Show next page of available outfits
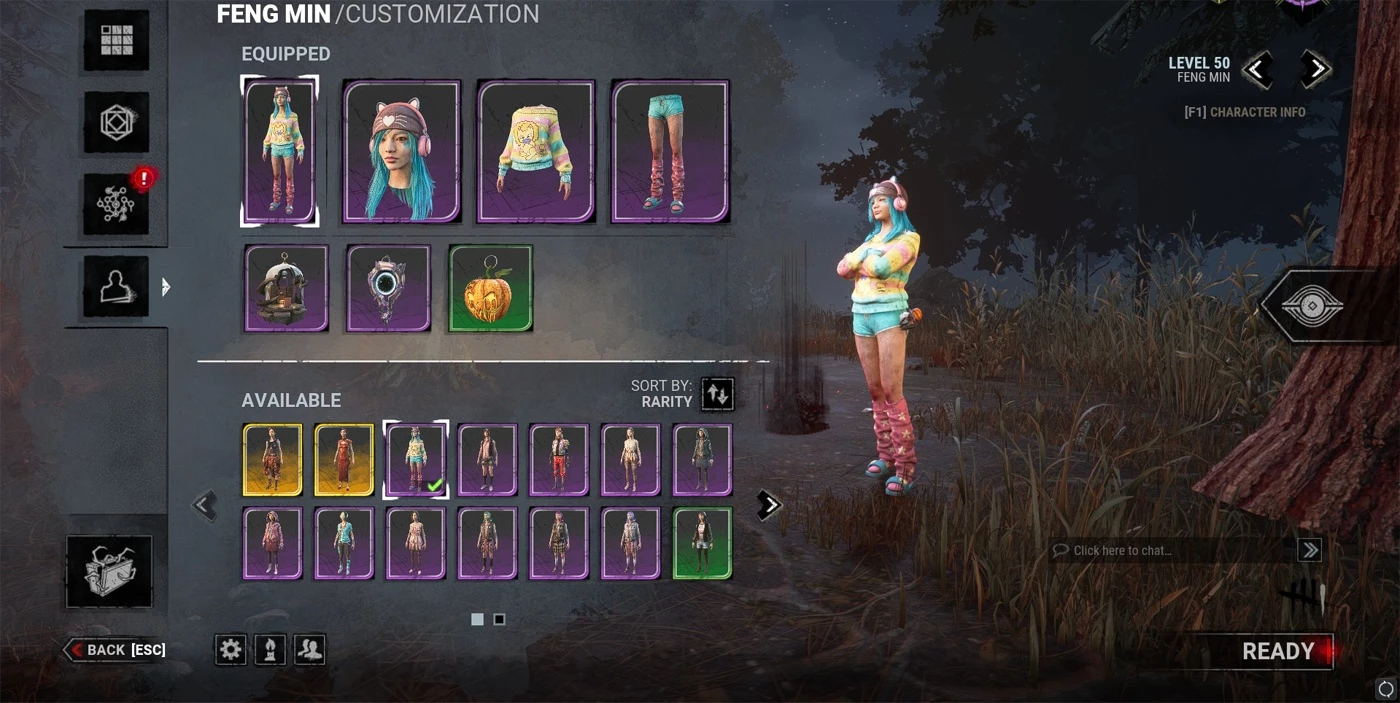This screenshot has height=703, width=1400. click(768, 505)
